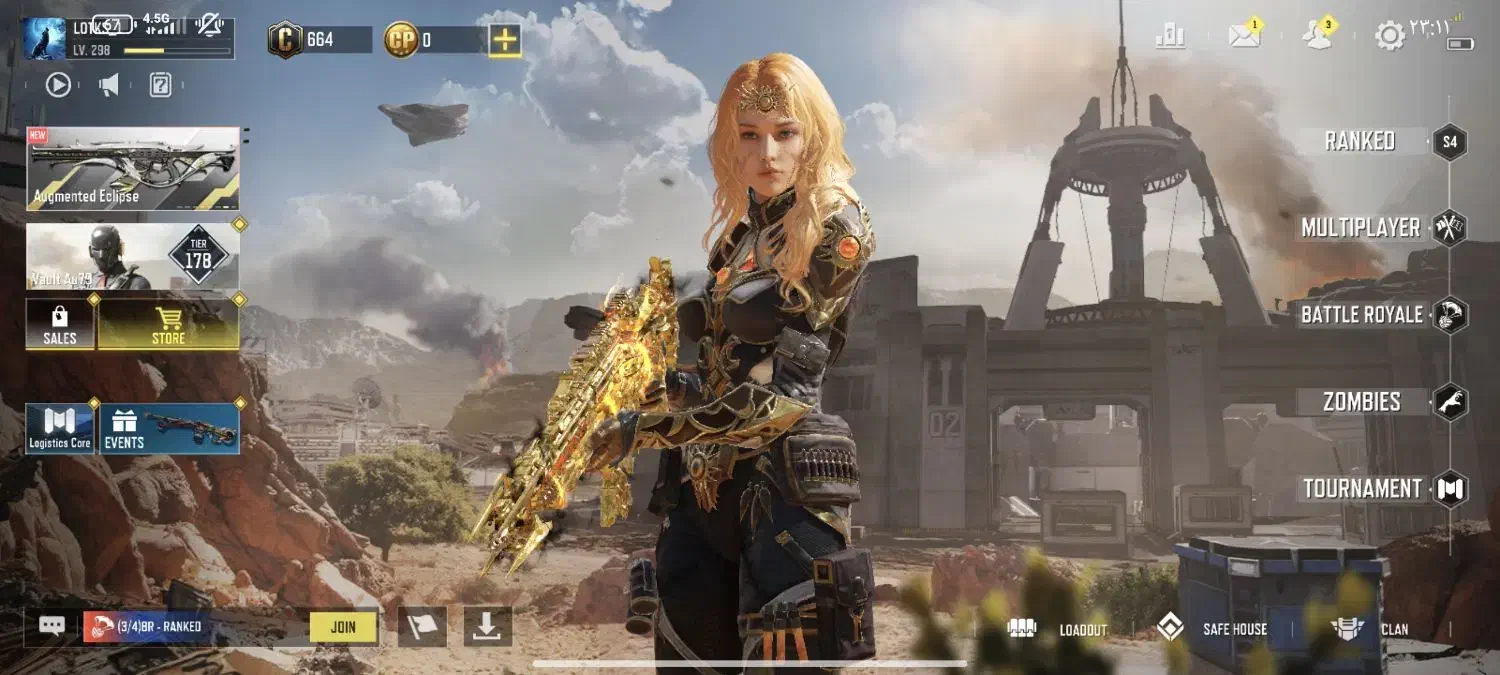1500x675 pixels.
Task: View the Augmented Eclipse weapon banner
Action: tap(133, 168)
